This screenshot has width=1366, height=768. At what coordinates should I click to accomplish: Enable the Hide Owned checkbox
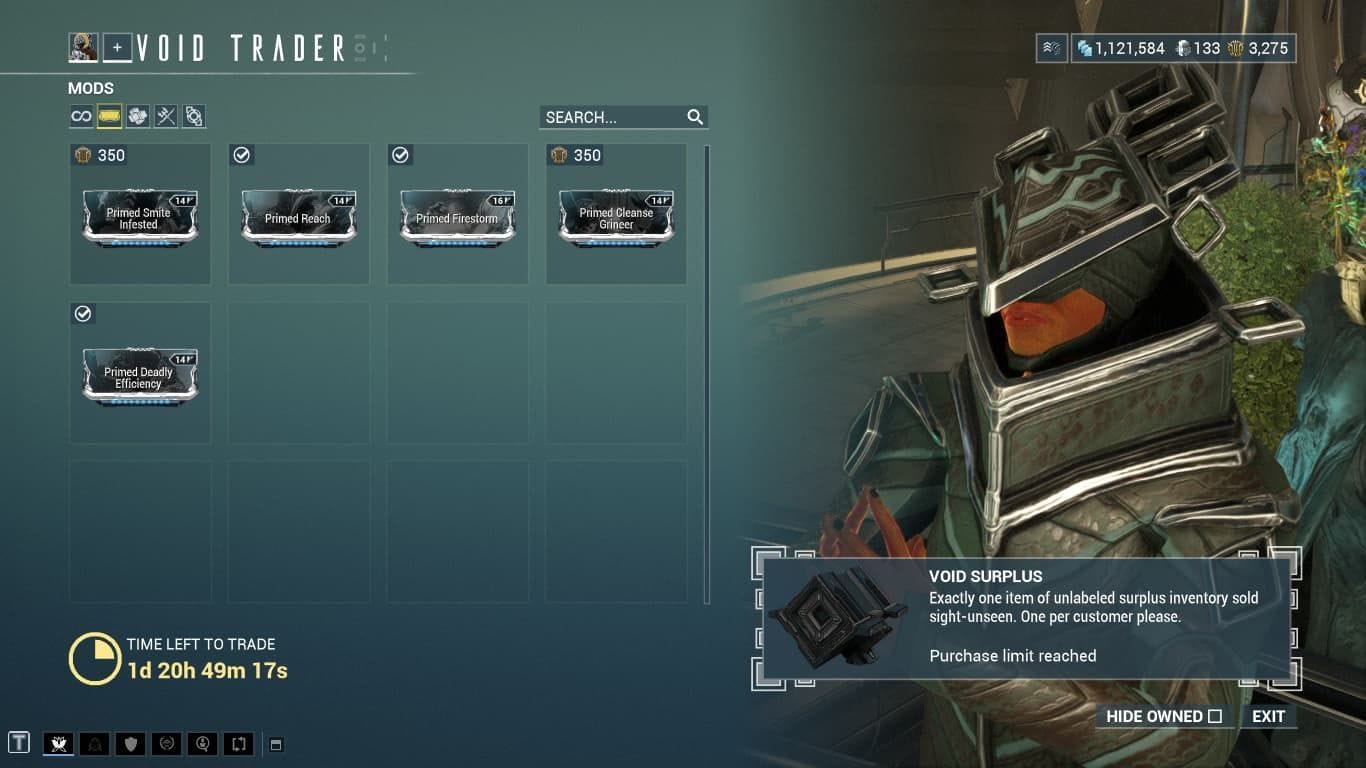tap(1214, 716)
